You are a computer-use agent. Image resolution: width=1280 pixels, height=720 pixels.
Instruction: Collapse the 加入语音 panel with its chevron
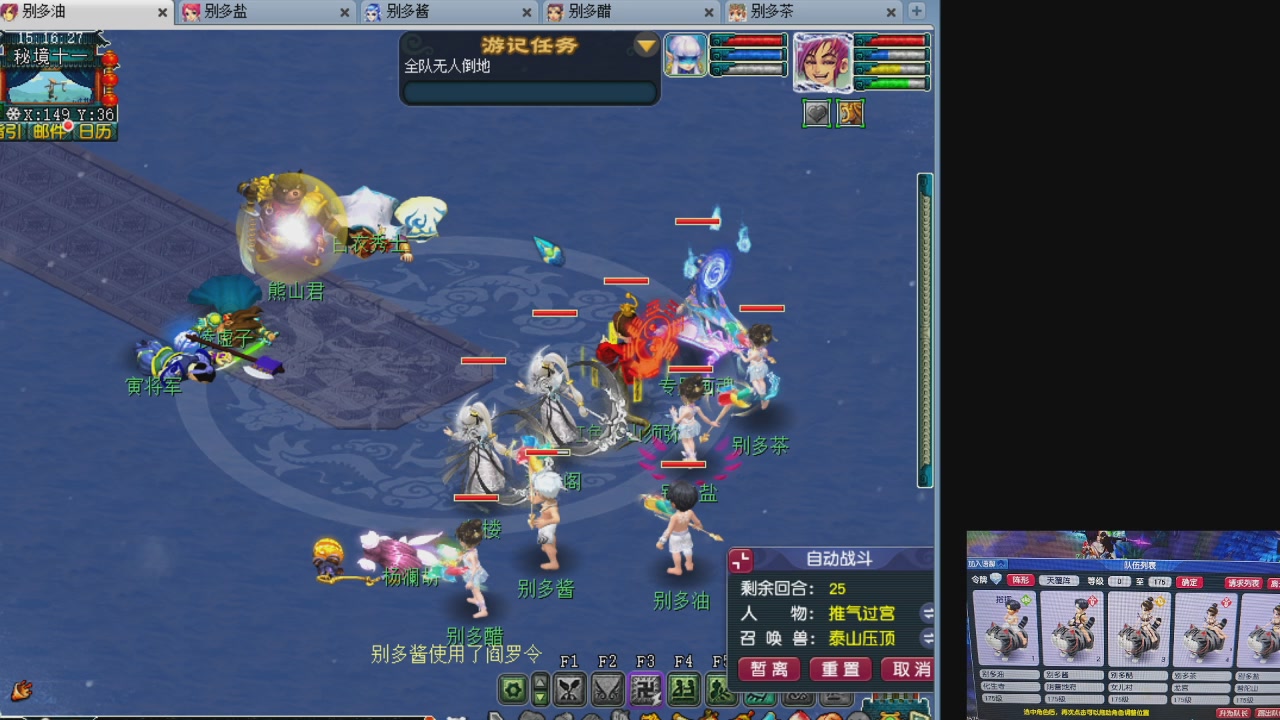pos(1001,564)
